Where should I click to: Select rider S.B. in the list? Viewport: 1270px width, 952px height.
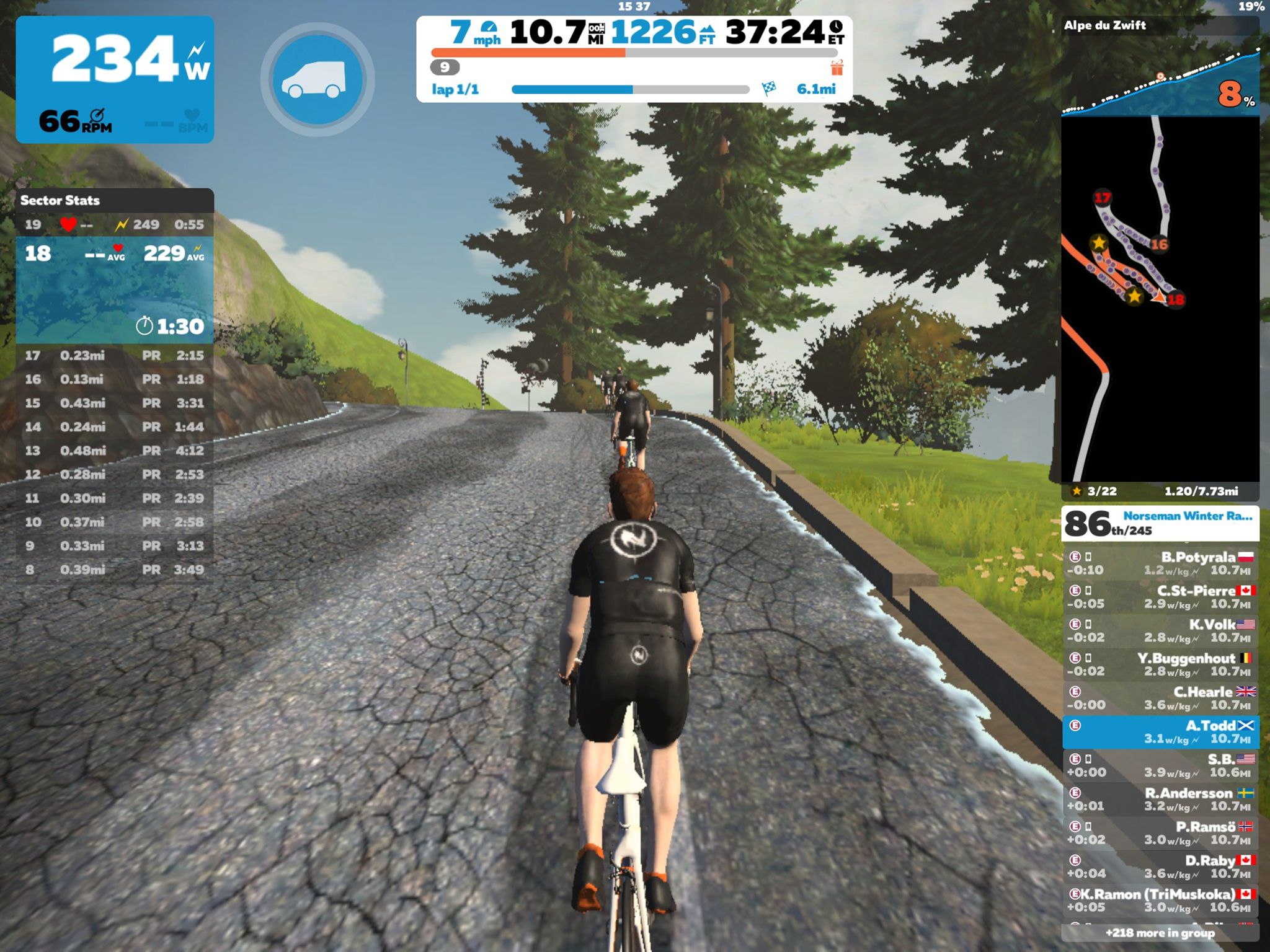1160,765
